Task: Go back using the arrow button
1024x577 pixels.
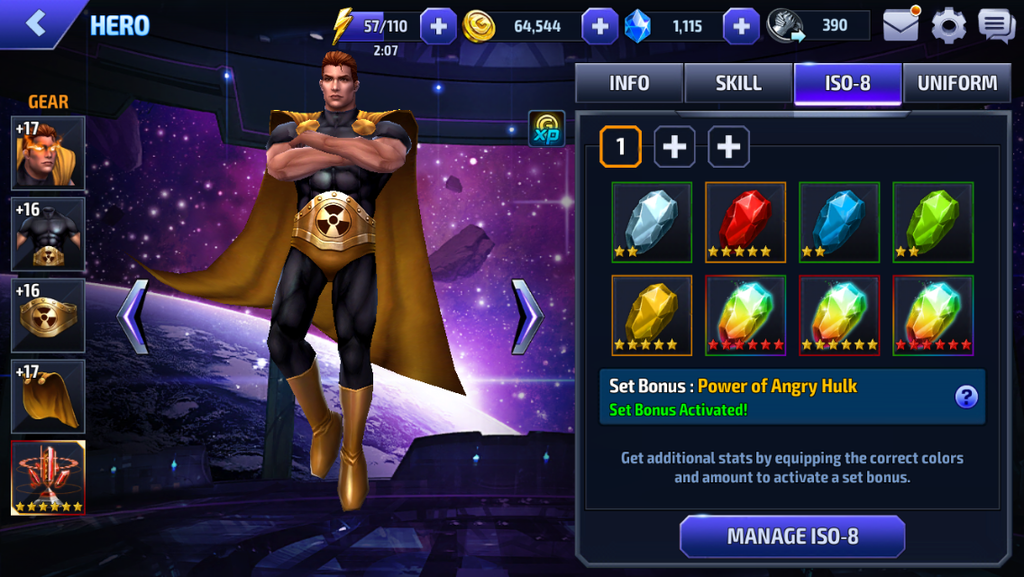Action: pyautogui.click(x=36, y=24)
